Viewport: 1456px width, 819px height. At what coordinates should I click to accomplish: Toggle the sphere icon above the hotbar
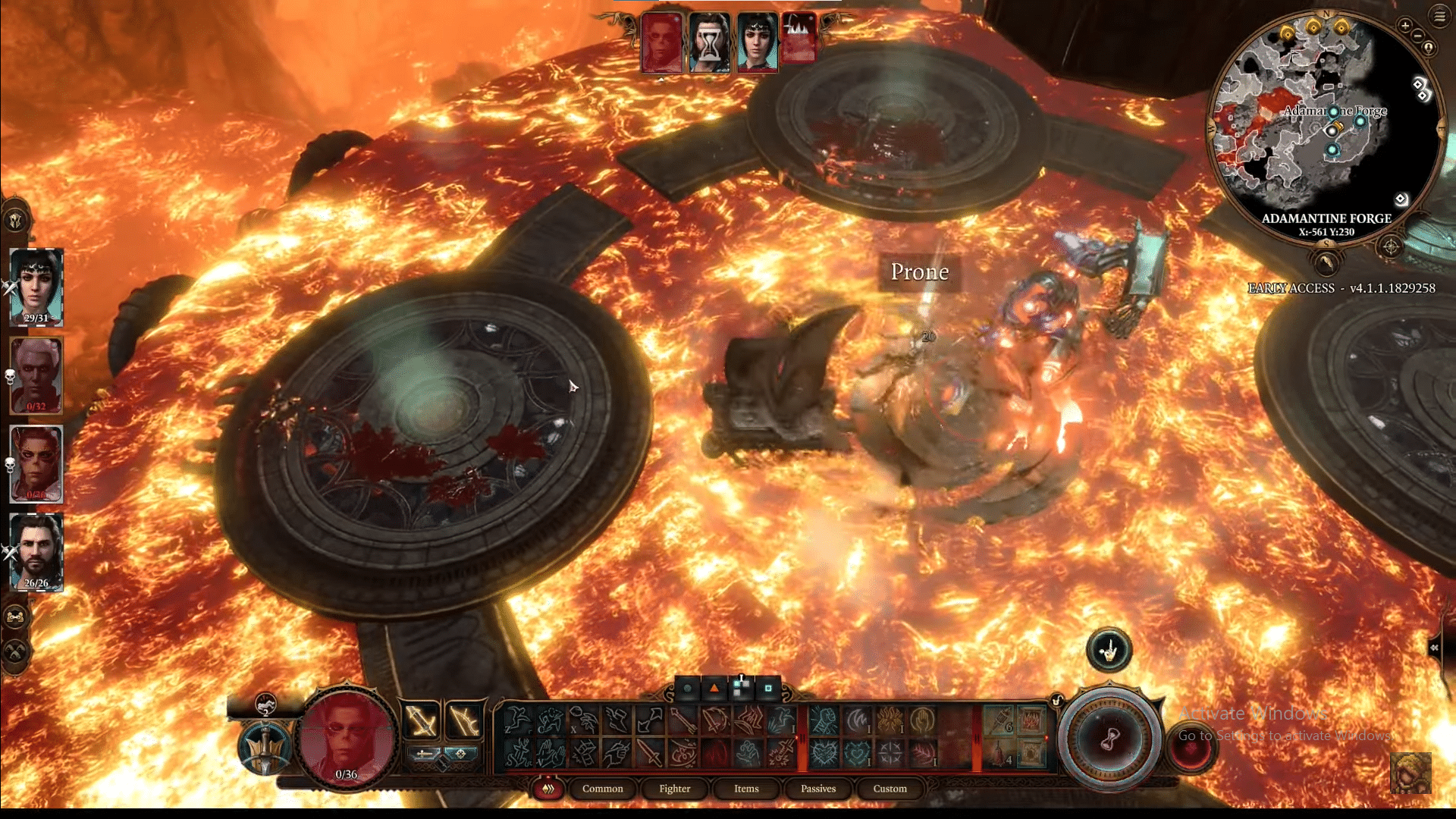[x=689, y=689]
